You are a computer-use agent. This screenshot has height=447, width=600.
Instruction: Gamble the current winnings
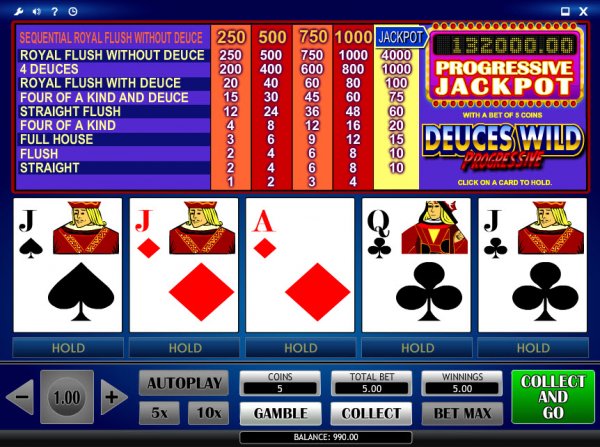[280, 413]
